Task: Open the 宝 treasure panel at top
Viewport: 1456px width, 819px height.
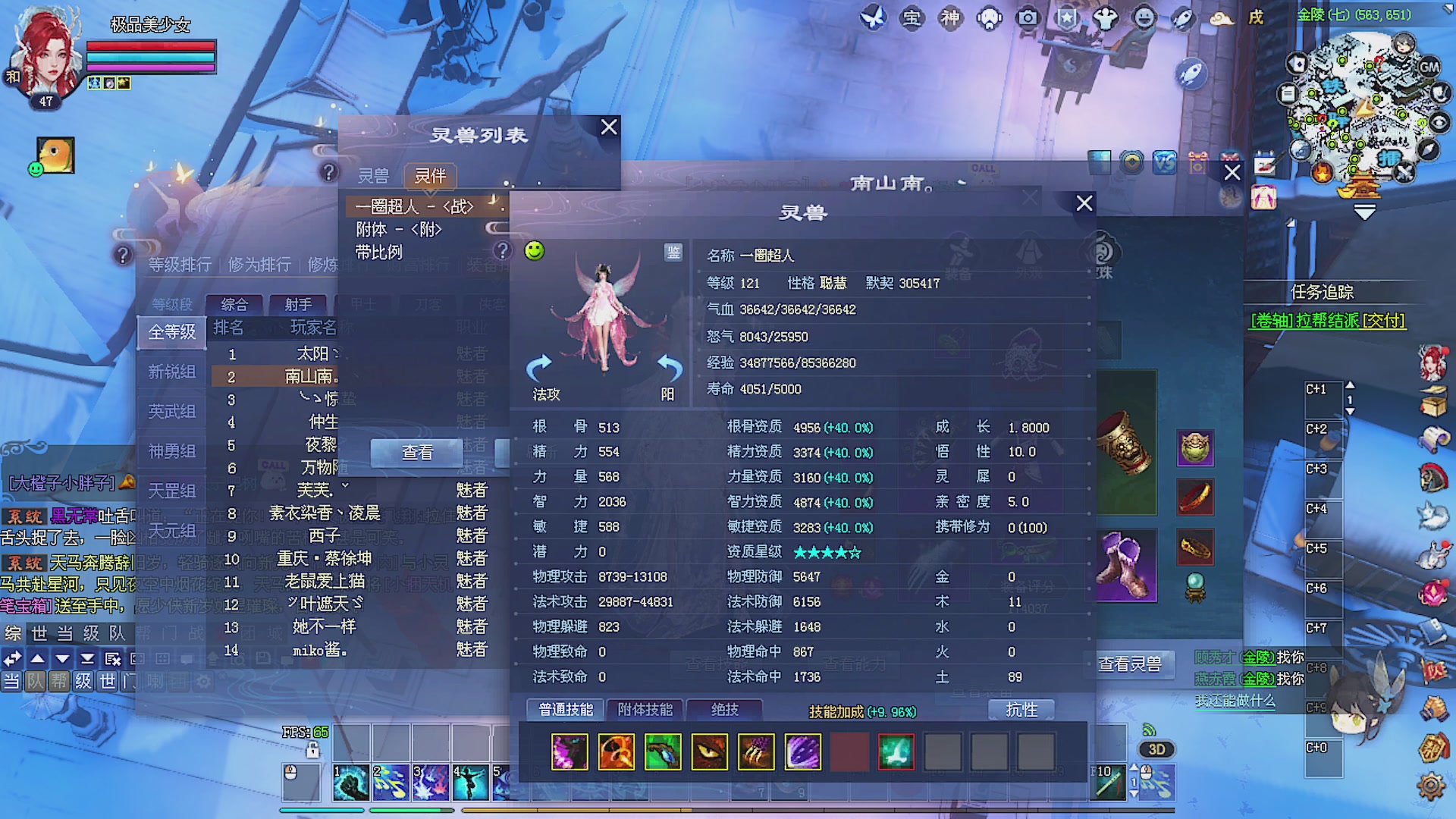Action: [912, 17]
